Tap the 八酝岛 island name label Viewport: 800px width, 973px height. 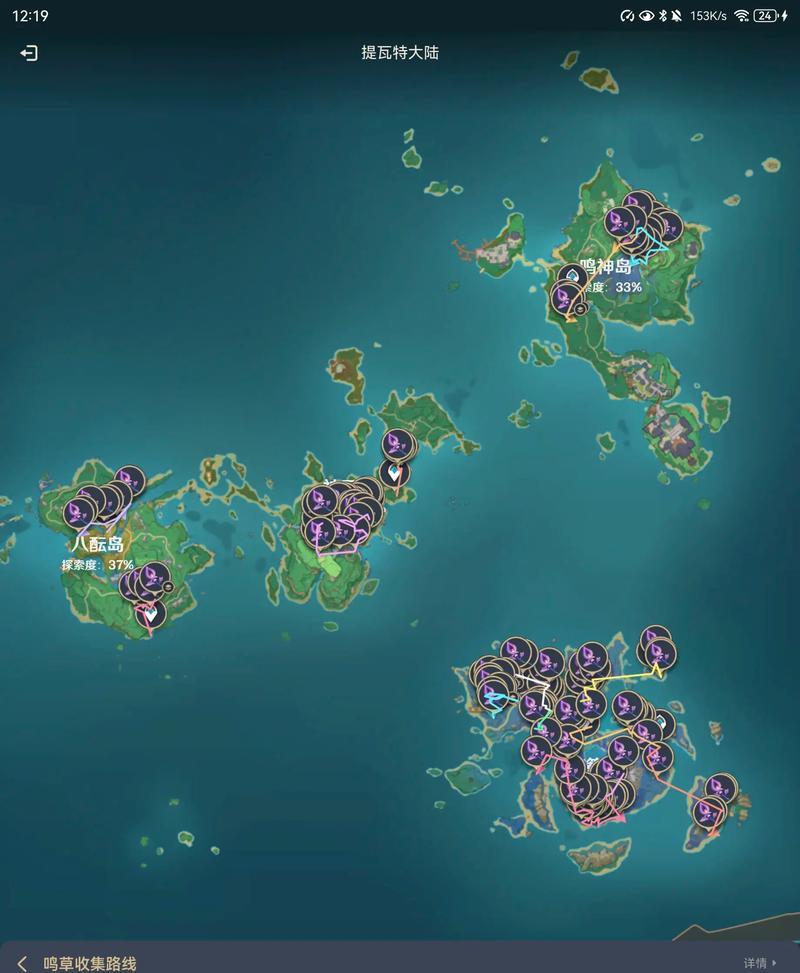pyautogui.click(x=98, y=544)
